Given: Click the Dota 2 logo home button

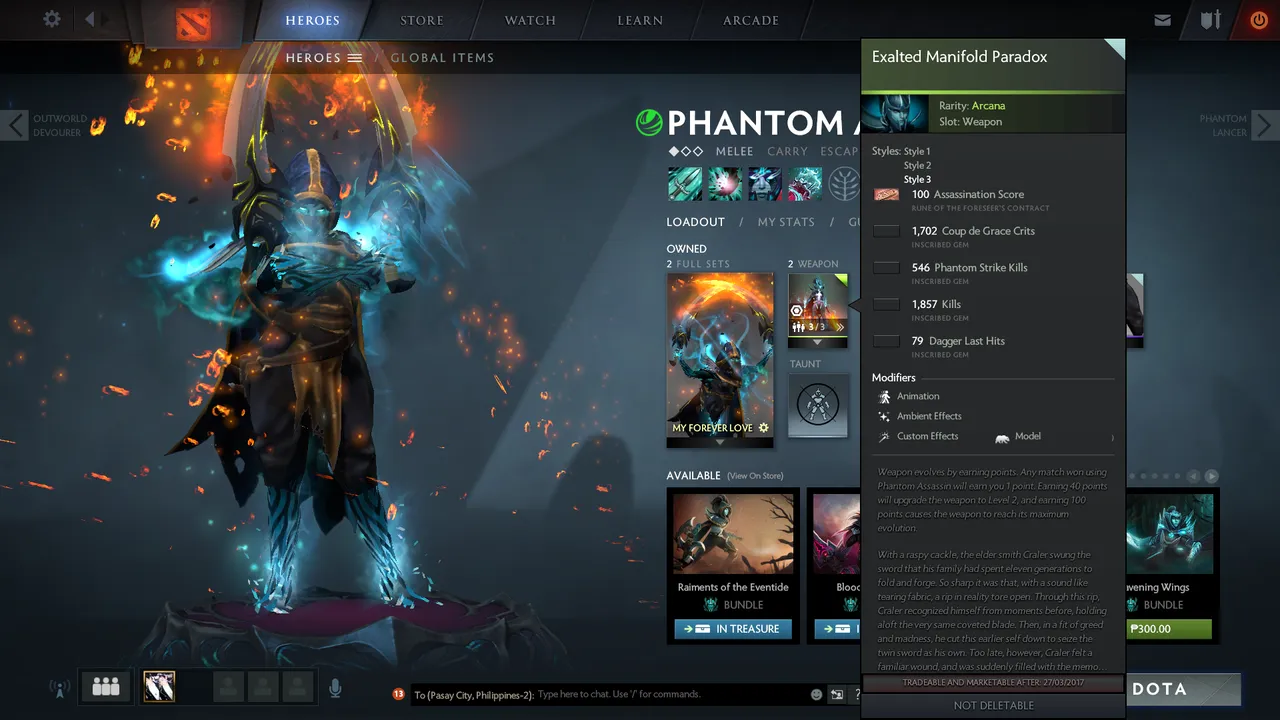Looking at the screenshot, I should 193,23.
